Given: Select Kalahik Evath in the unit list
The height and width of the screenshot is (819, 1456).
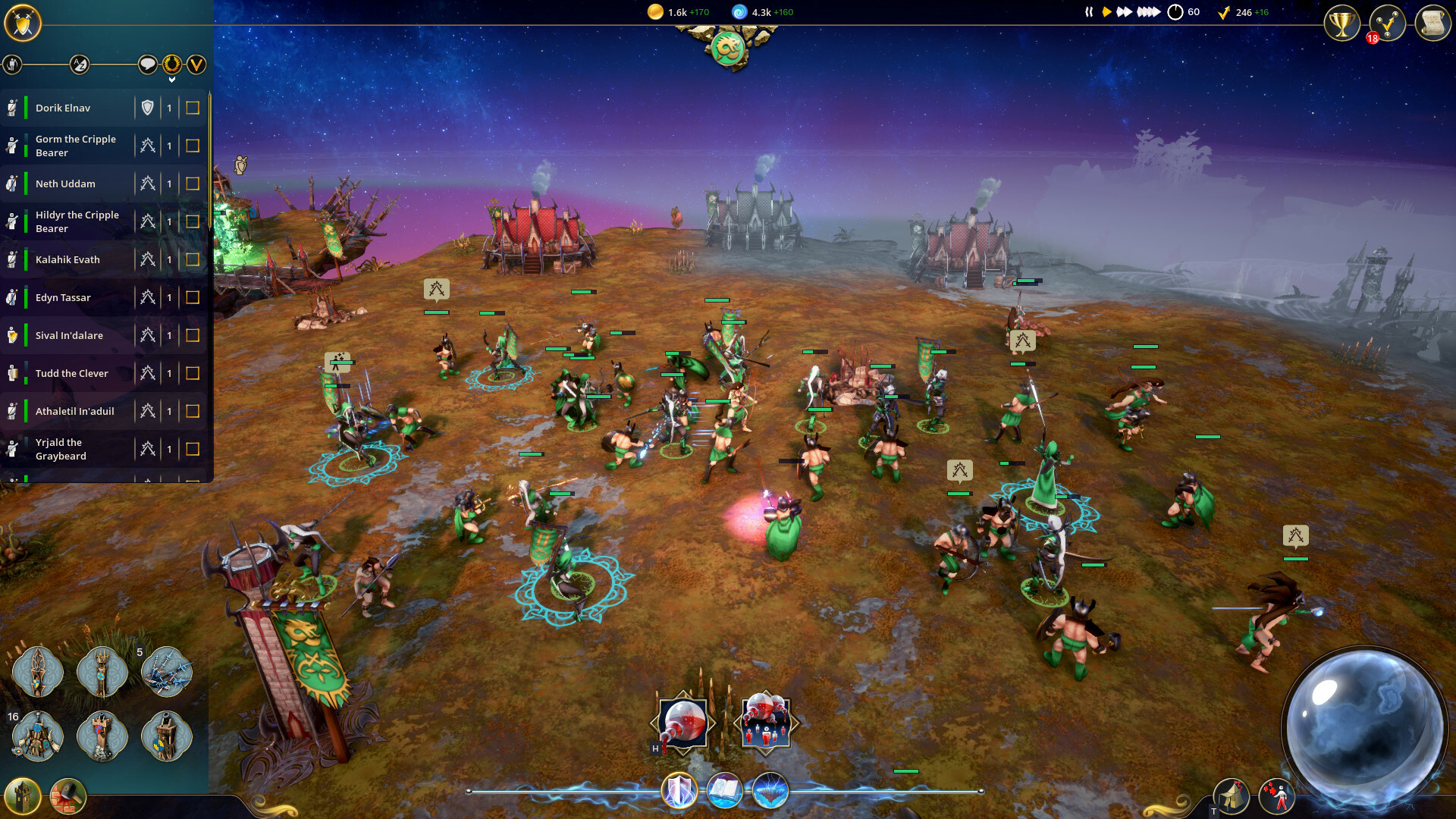Looking at the screenshot, I should point(68,259).
